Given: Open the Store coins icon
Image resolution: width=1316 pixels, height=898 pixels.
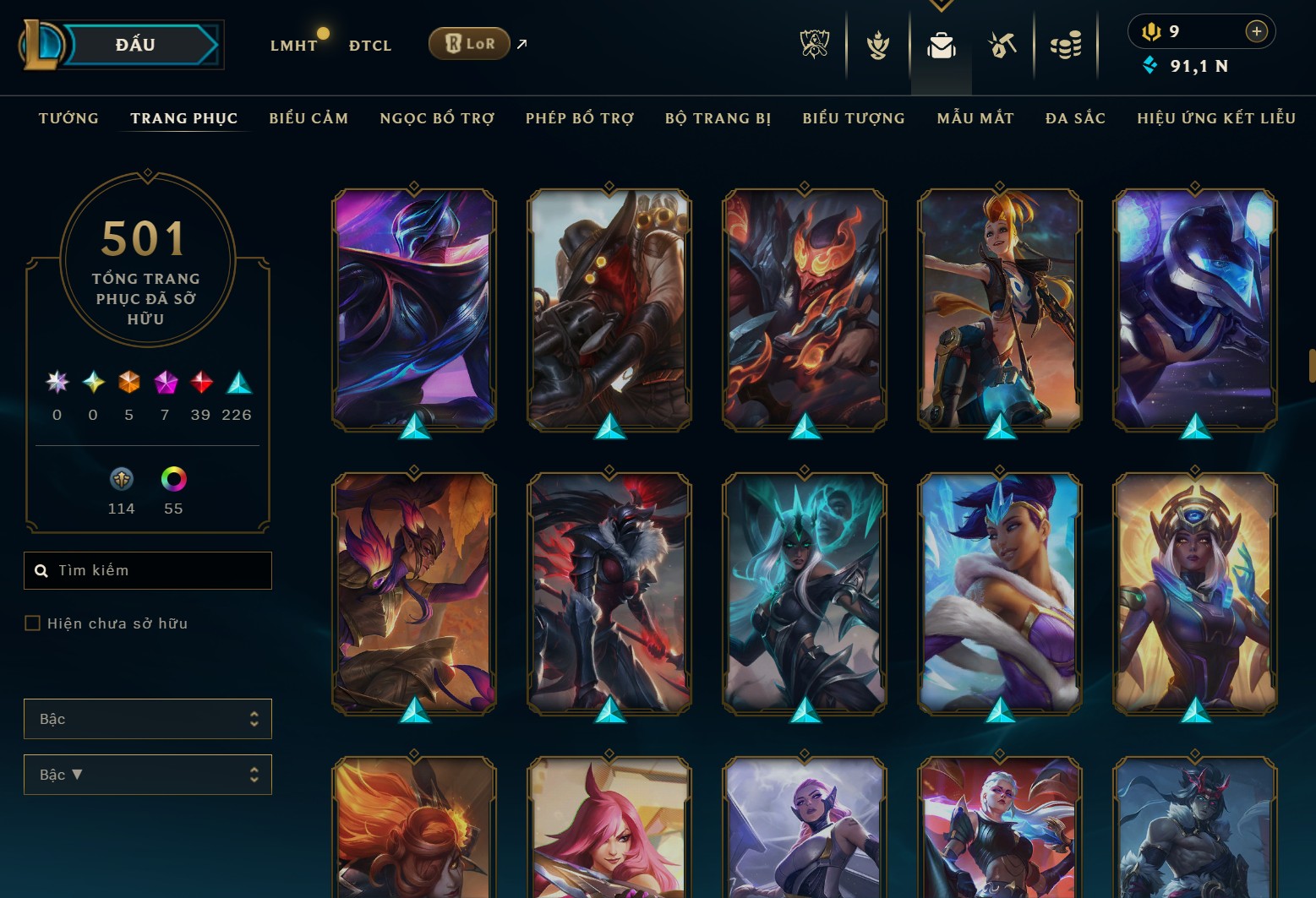Looking at the screenshot, I should click(1066, 44).
